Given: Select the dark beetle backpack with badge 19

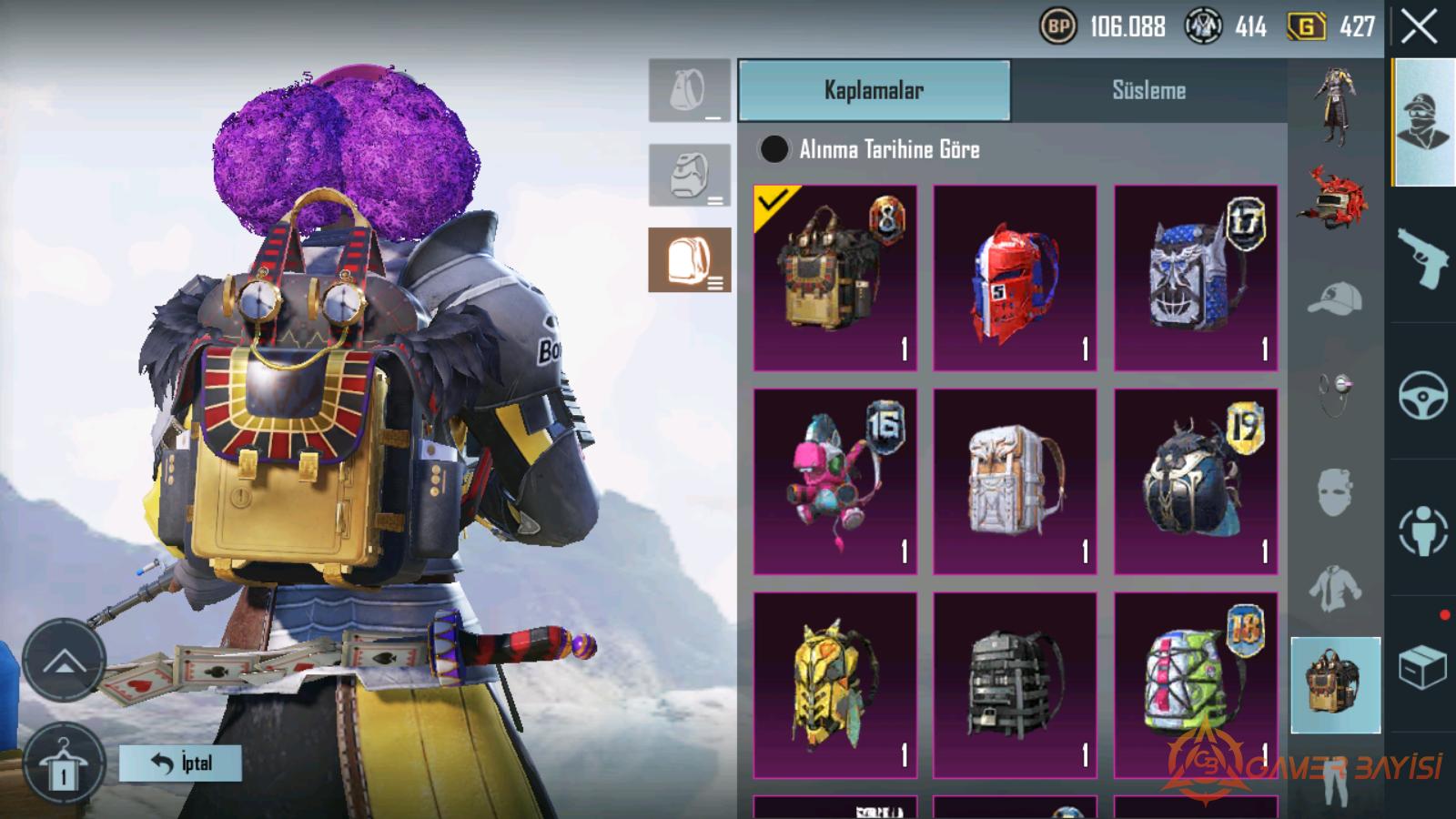Looking at the screenshot, I should coord(1195,481).
